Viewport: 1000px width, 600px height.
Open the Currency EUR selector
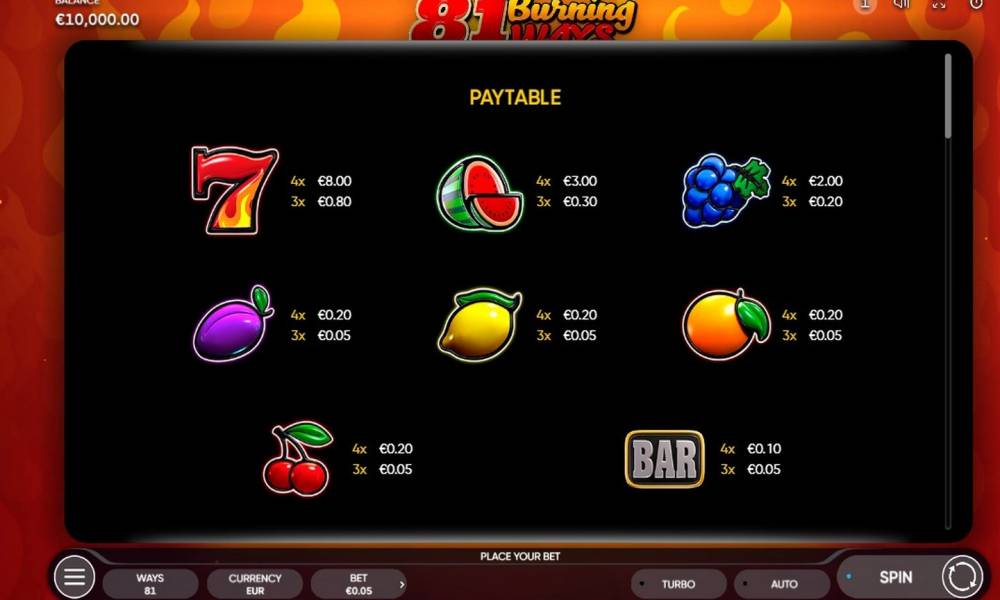pyautogui.click(x=255, y=584)
